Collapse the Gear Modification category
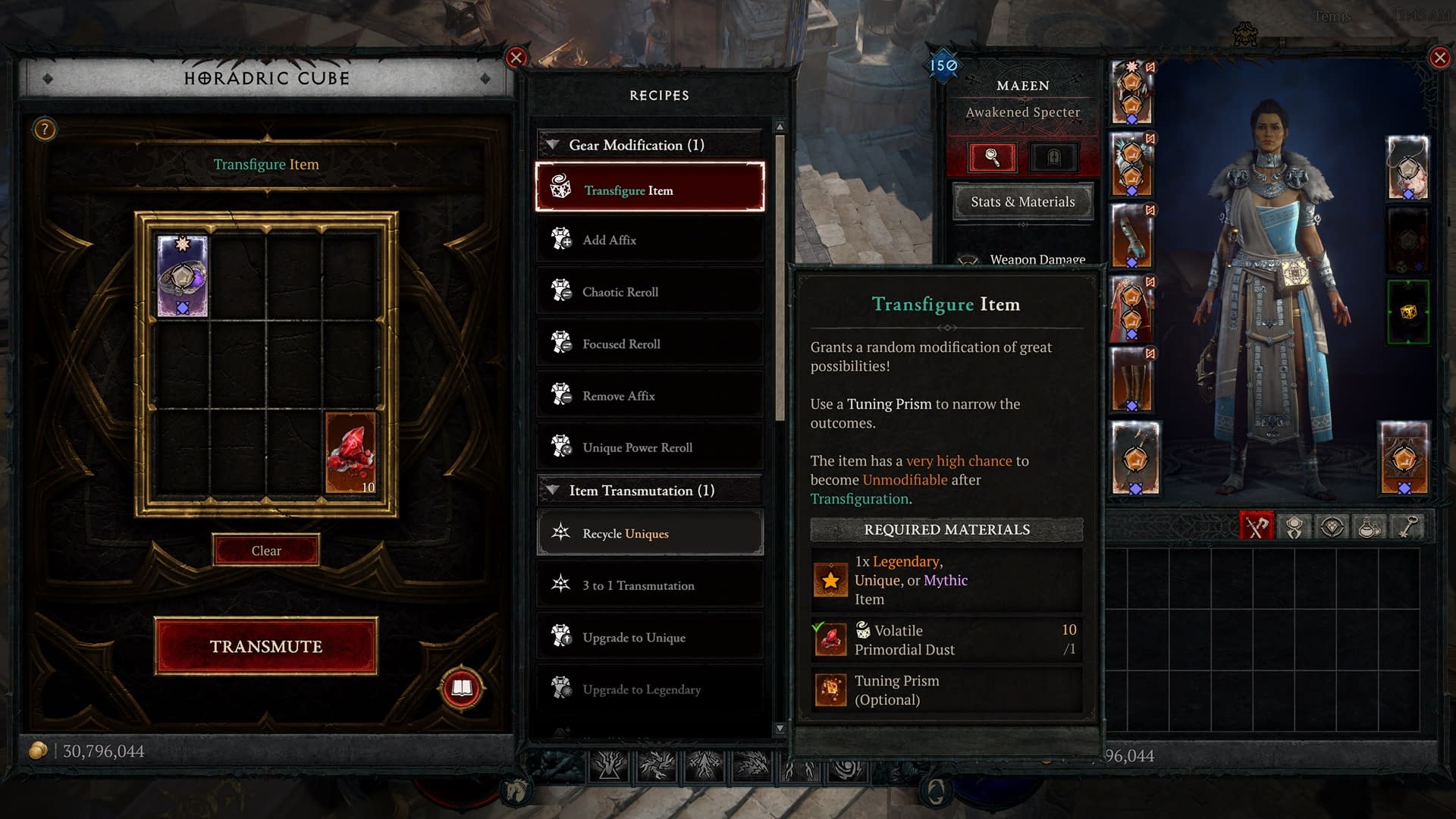 click(x=554, y=145)
